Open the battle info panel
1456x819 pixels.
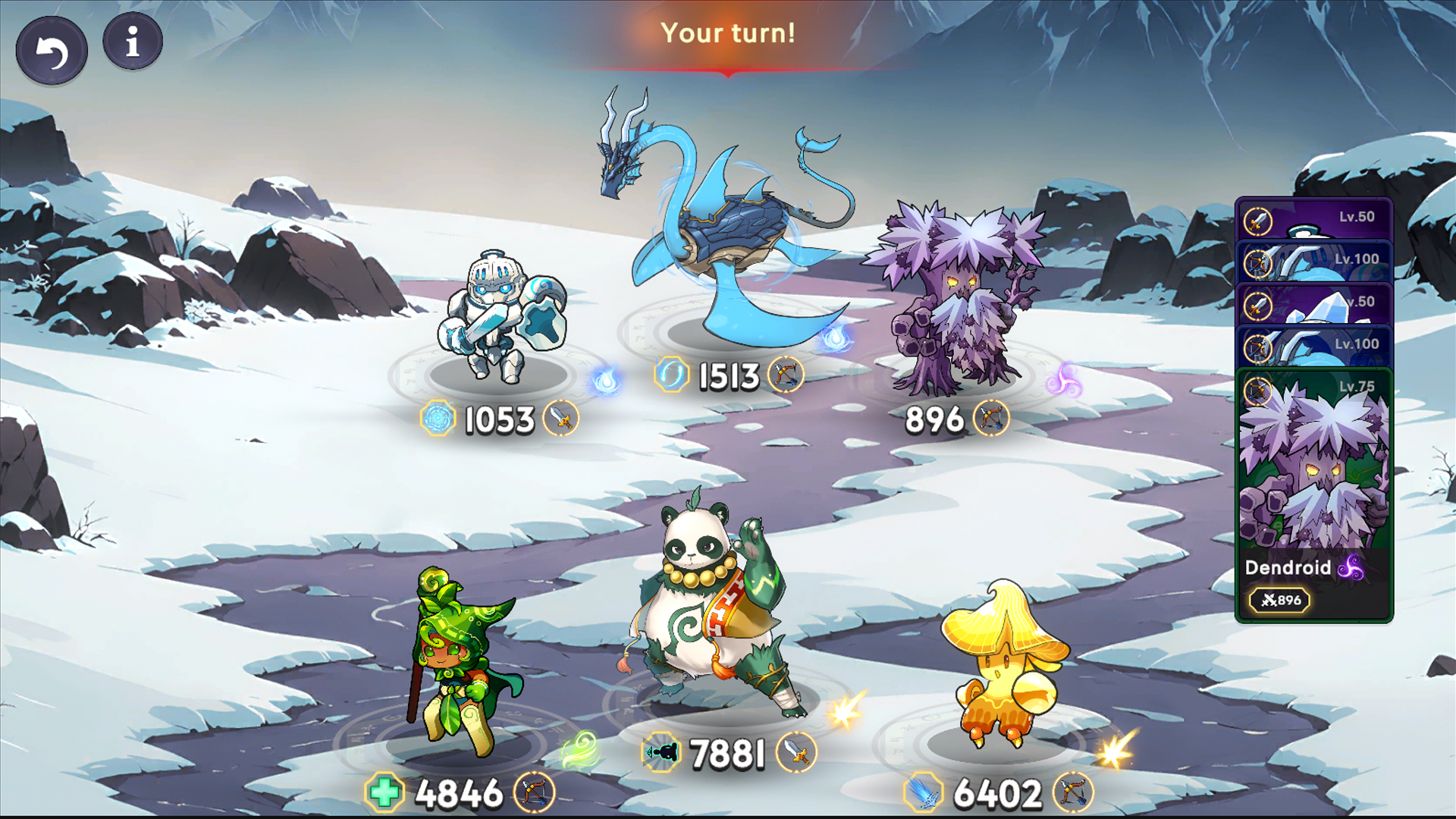(x=132, y=42)
